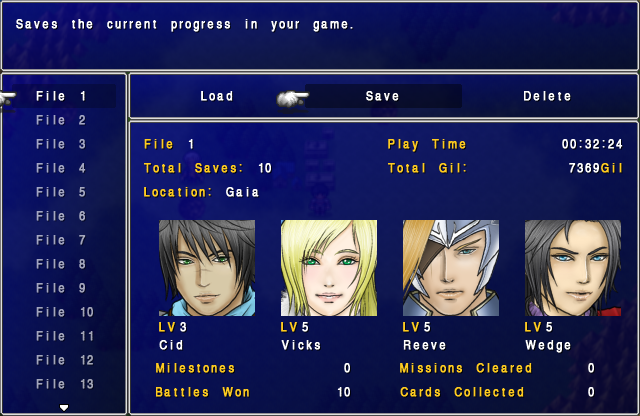Image resolution: width=640 pixels, height=416 pixels.
Task: Choose the Save option
Action: [x=382, y=97]
